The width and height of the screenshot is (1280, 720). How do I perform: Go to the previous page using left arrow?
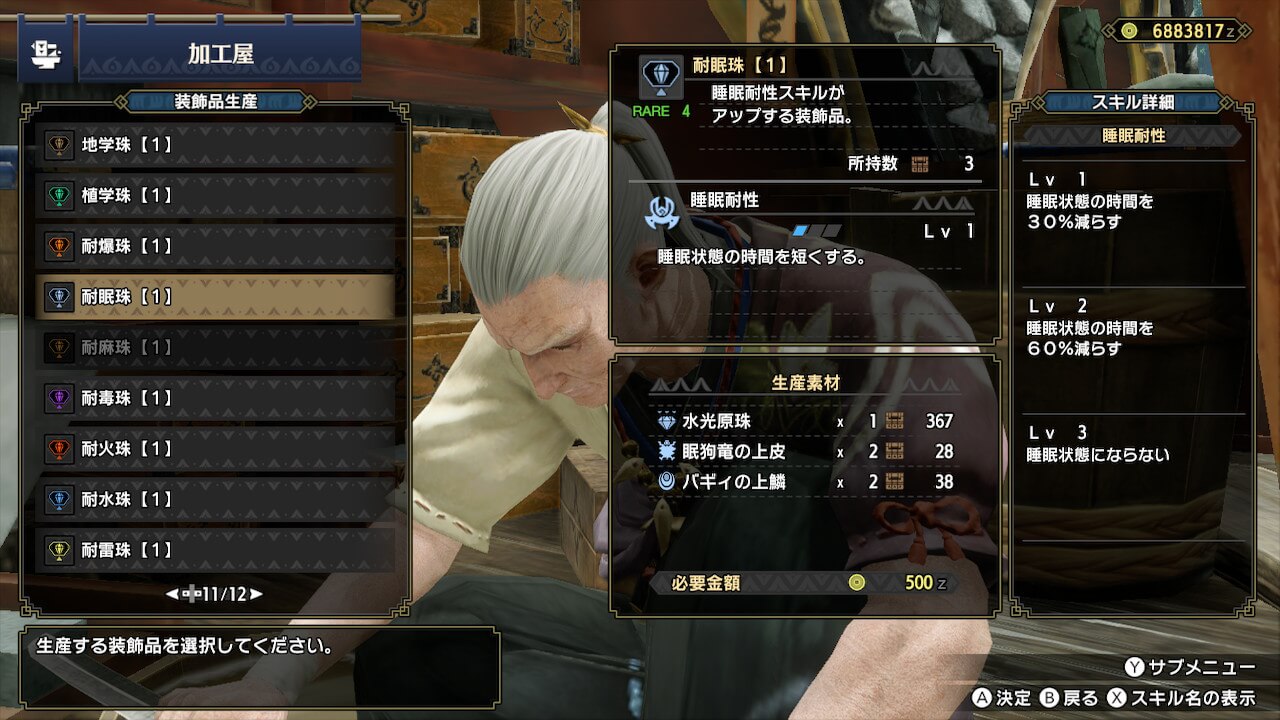click(172, 594)
